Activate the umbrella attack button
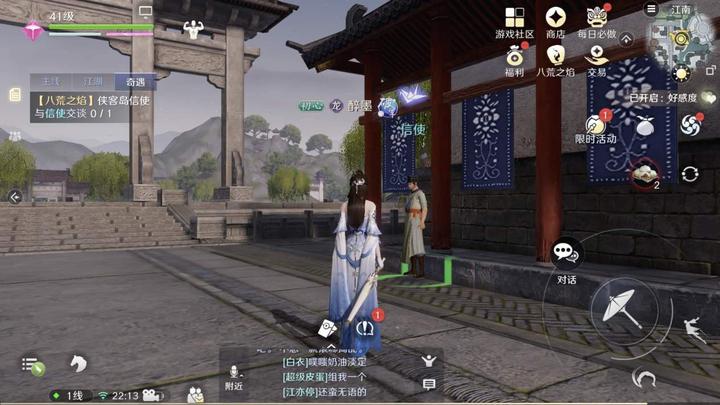This screenshot has height=405, width=720. 623,305
